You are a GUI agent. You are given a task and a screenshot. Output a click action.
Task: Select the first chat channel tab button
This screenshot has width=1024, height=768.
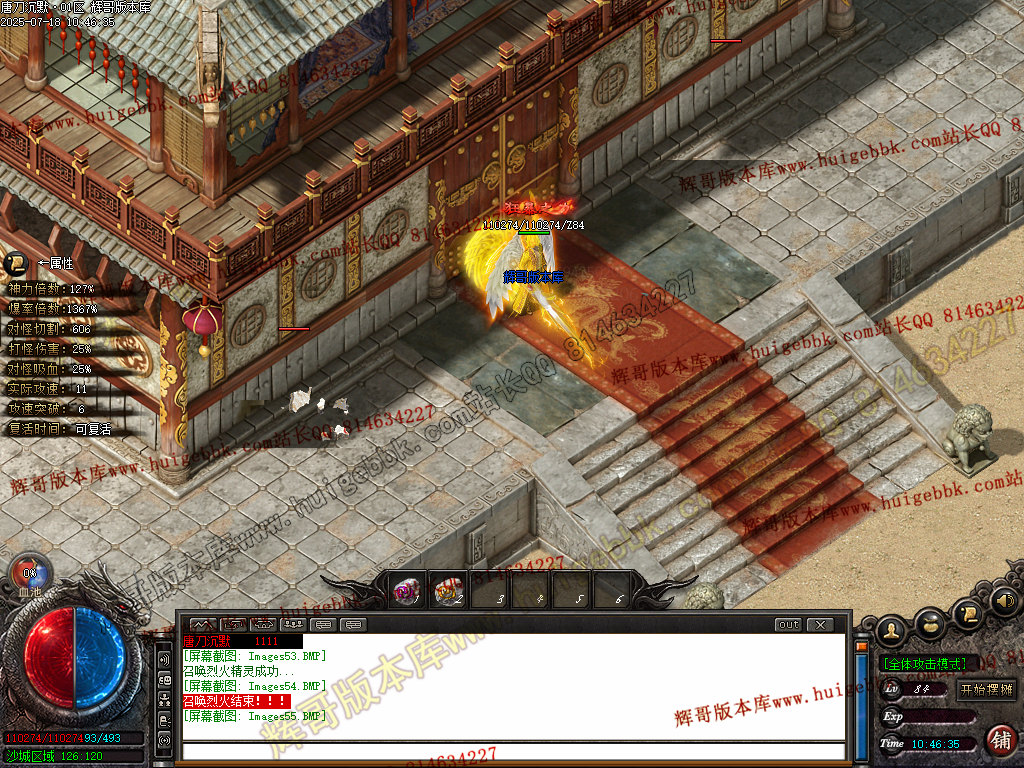tap(203, 625)
